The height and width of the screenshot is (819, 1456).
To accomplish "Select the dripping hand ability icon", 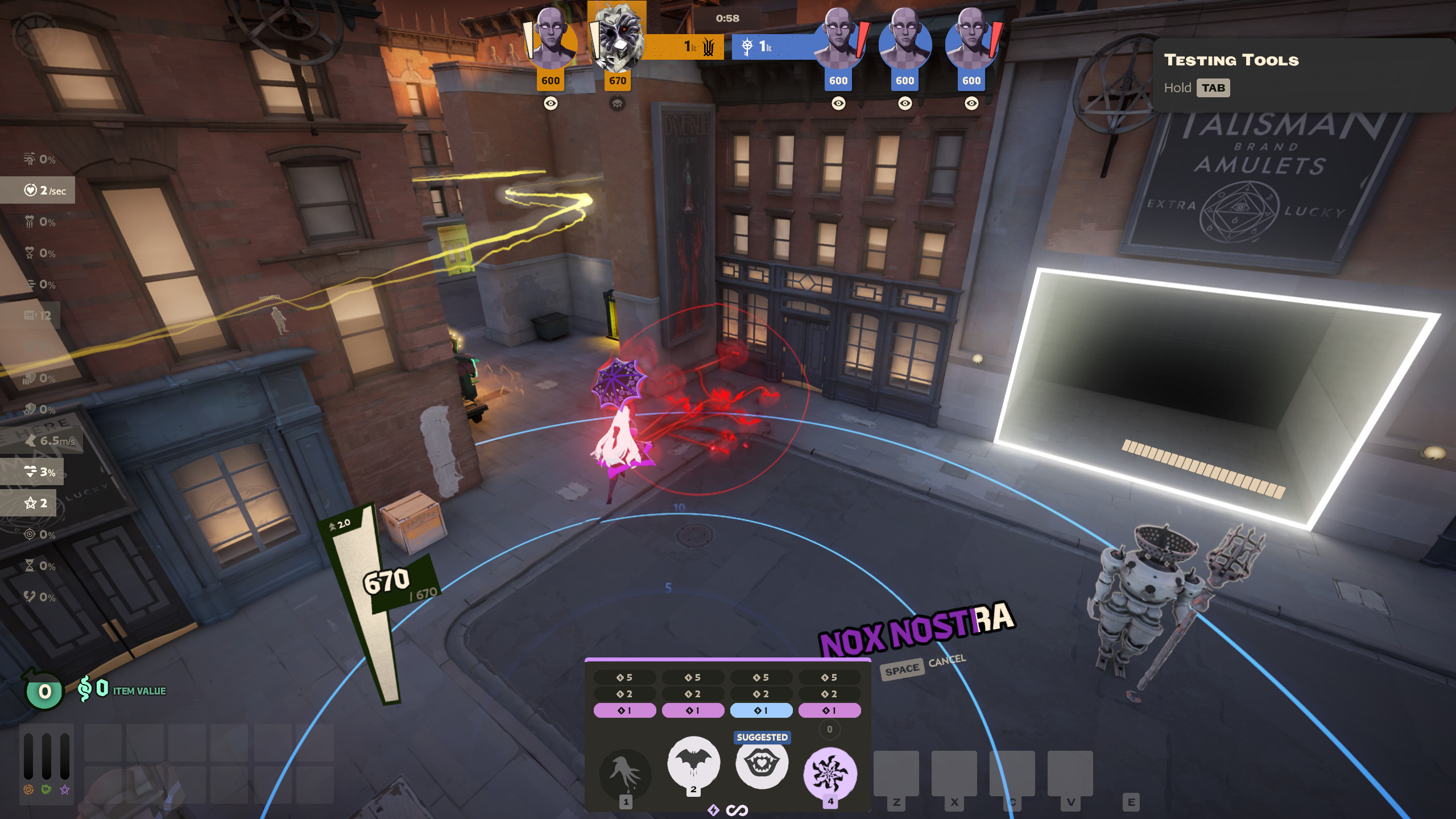I will 626,773.
